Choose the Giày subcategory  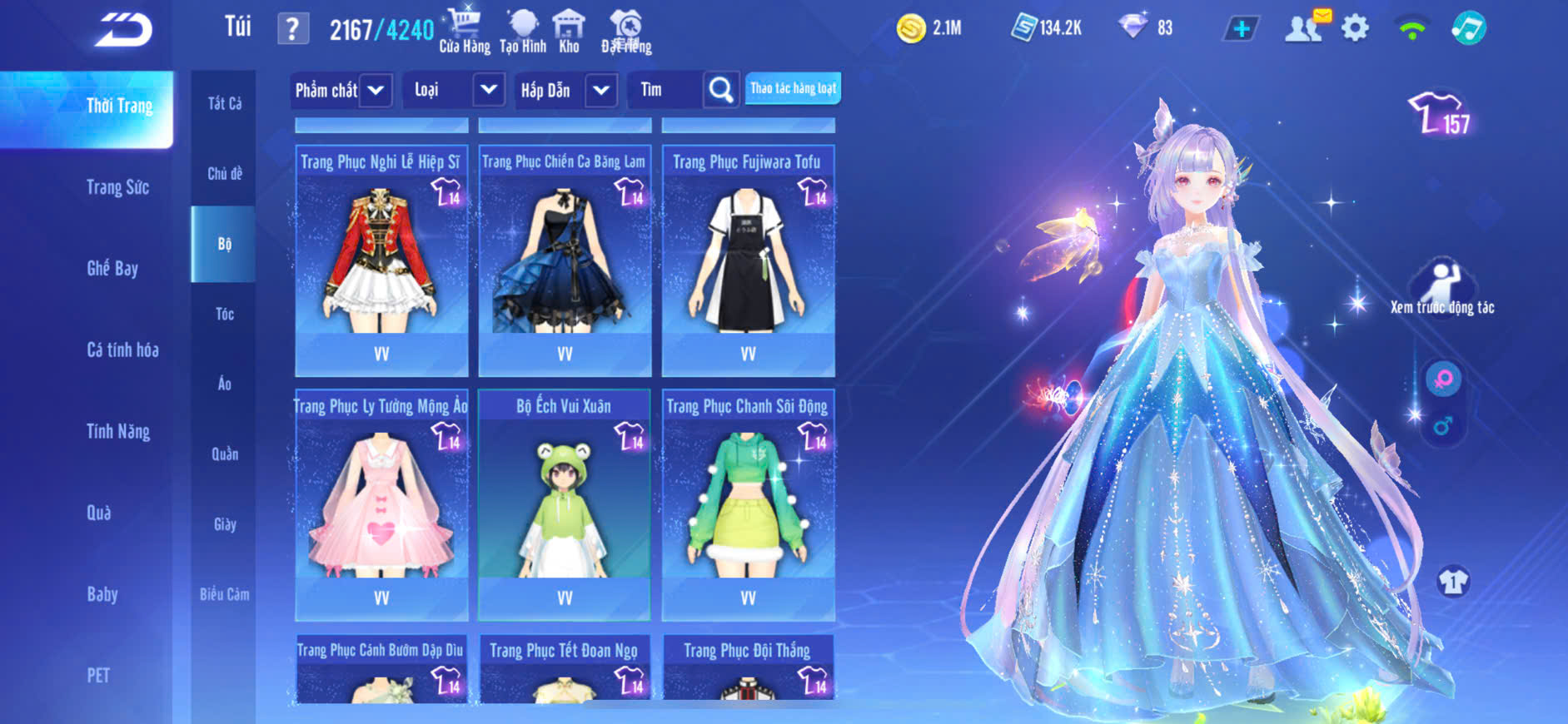click(x=224, y=524)
